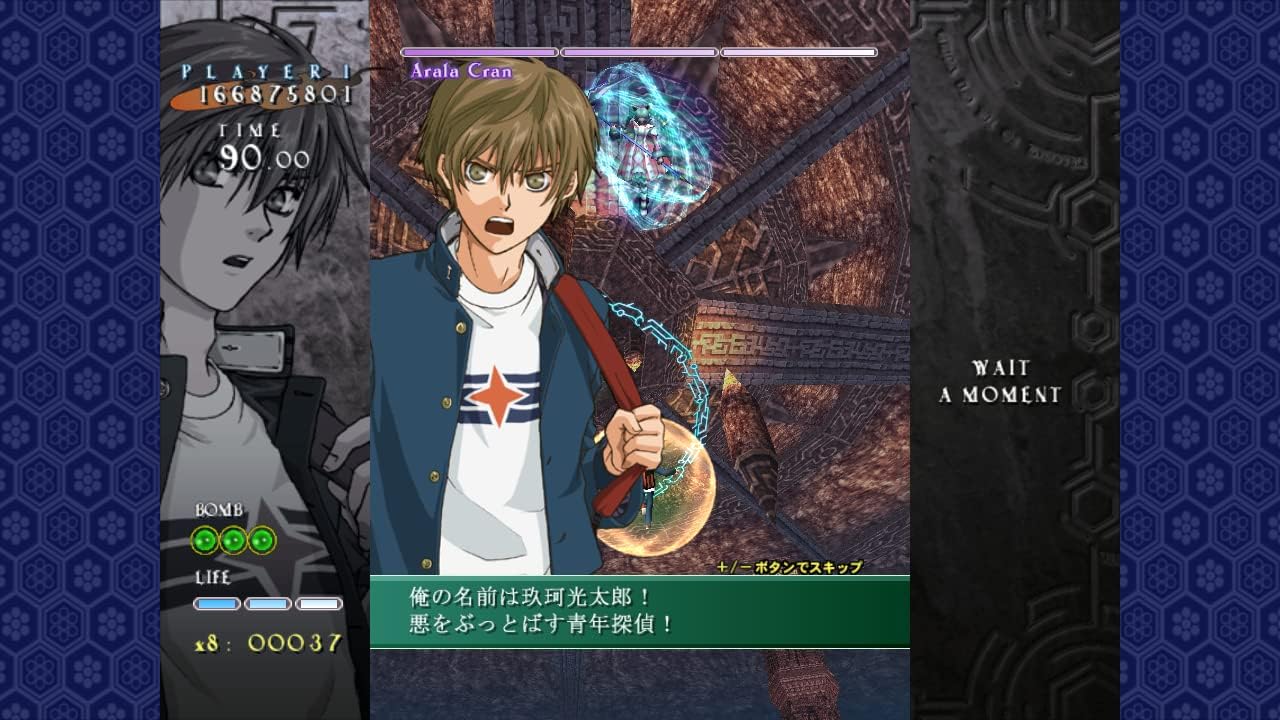
Task: Click the middle bomb stock orb
Action: [x=232, y=539]
